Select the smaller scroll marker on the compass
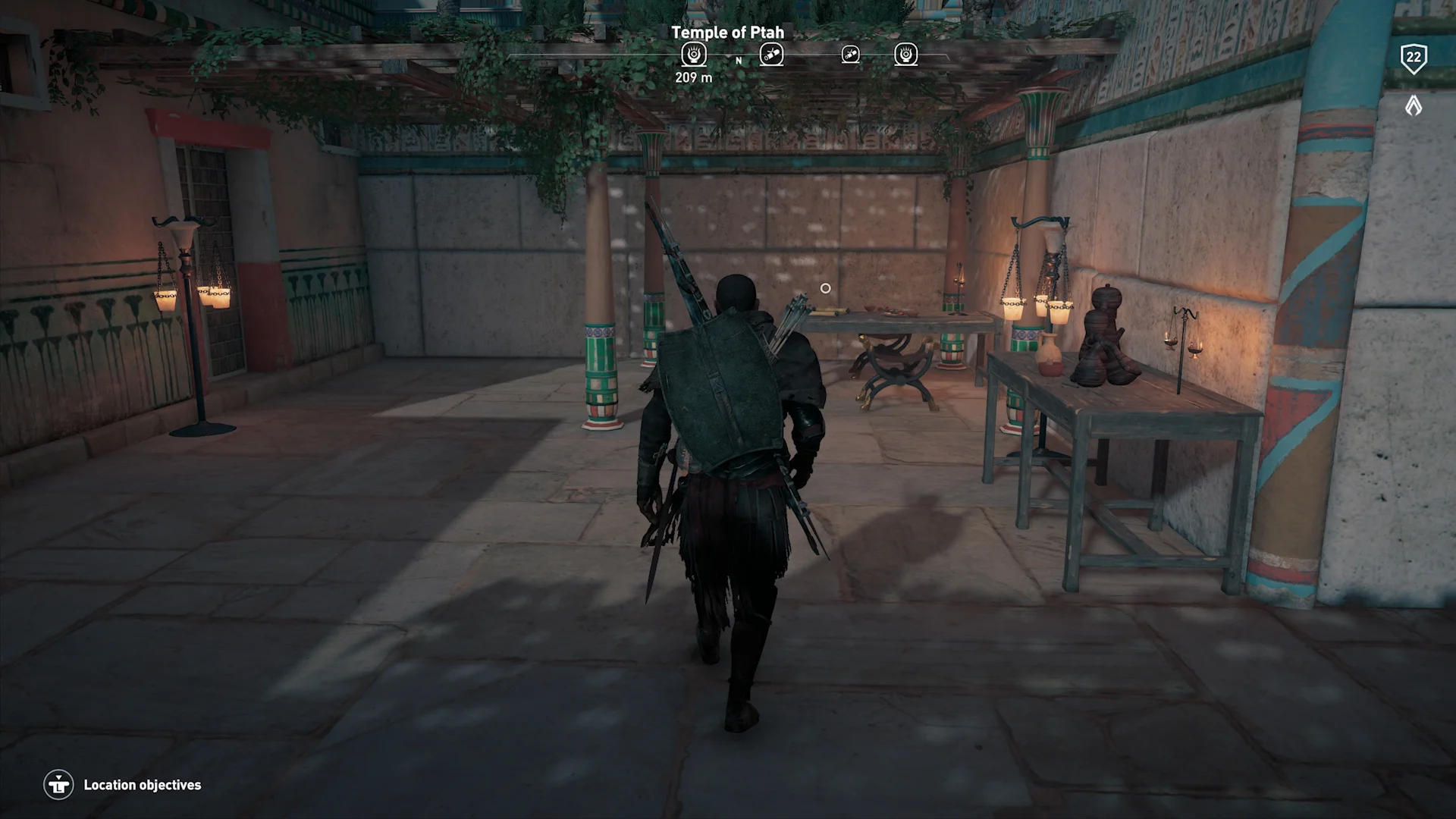The height and width of the screenshot is (819, 1456). pyautogui.click(x=850, y=55)
